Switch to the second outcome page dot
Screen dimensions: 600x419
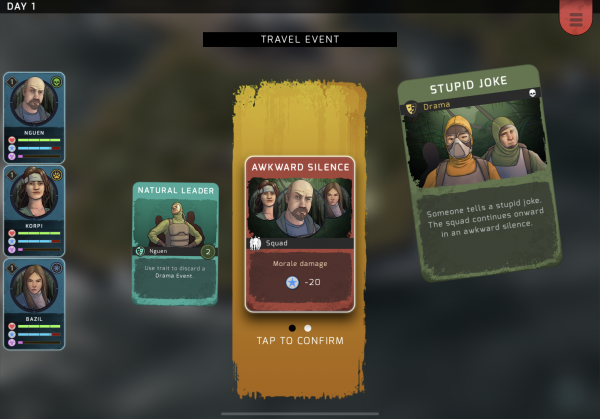(x=308, y=327)
